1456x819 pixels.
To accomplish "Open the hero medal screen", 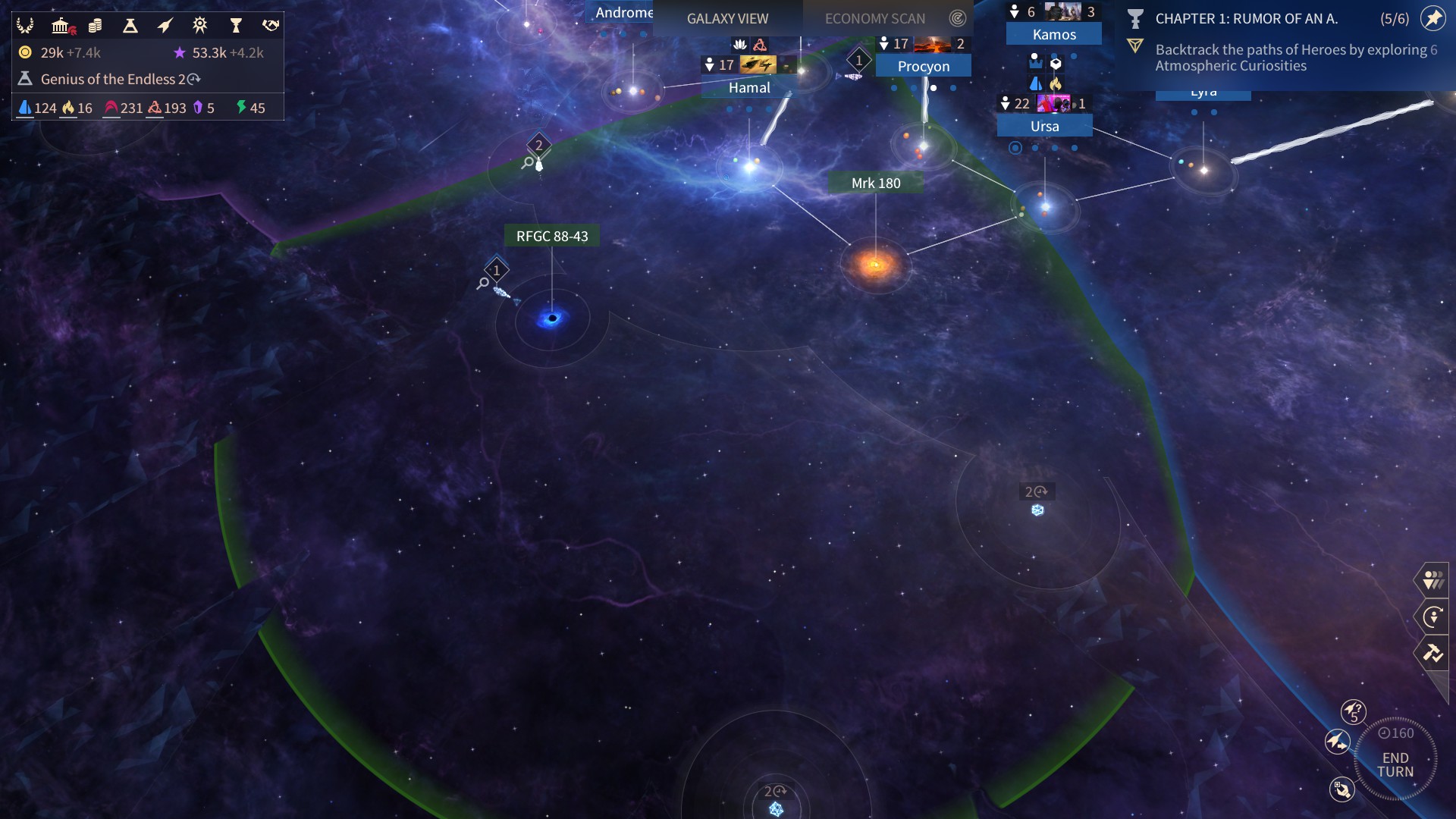I will pyautogui.click(x=200, y=26).
